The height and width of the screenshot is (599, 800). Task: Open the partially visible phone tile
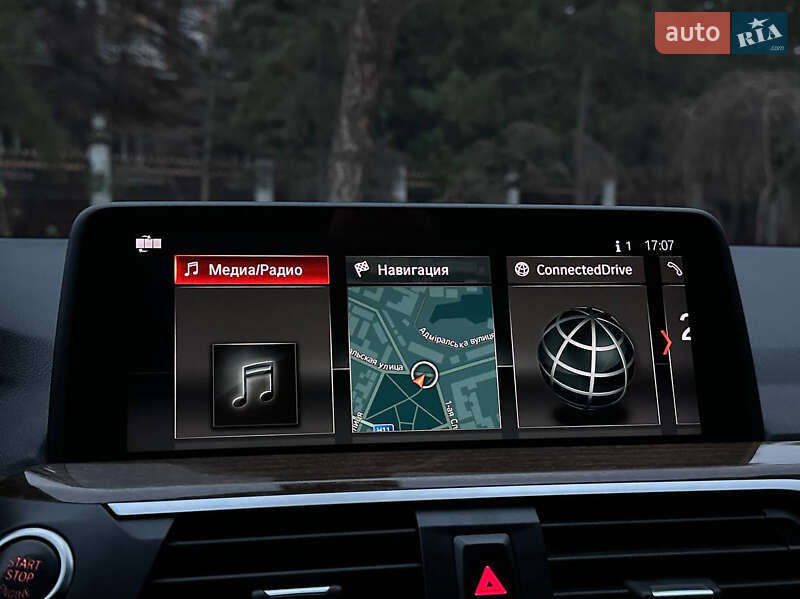click(682, 340)
